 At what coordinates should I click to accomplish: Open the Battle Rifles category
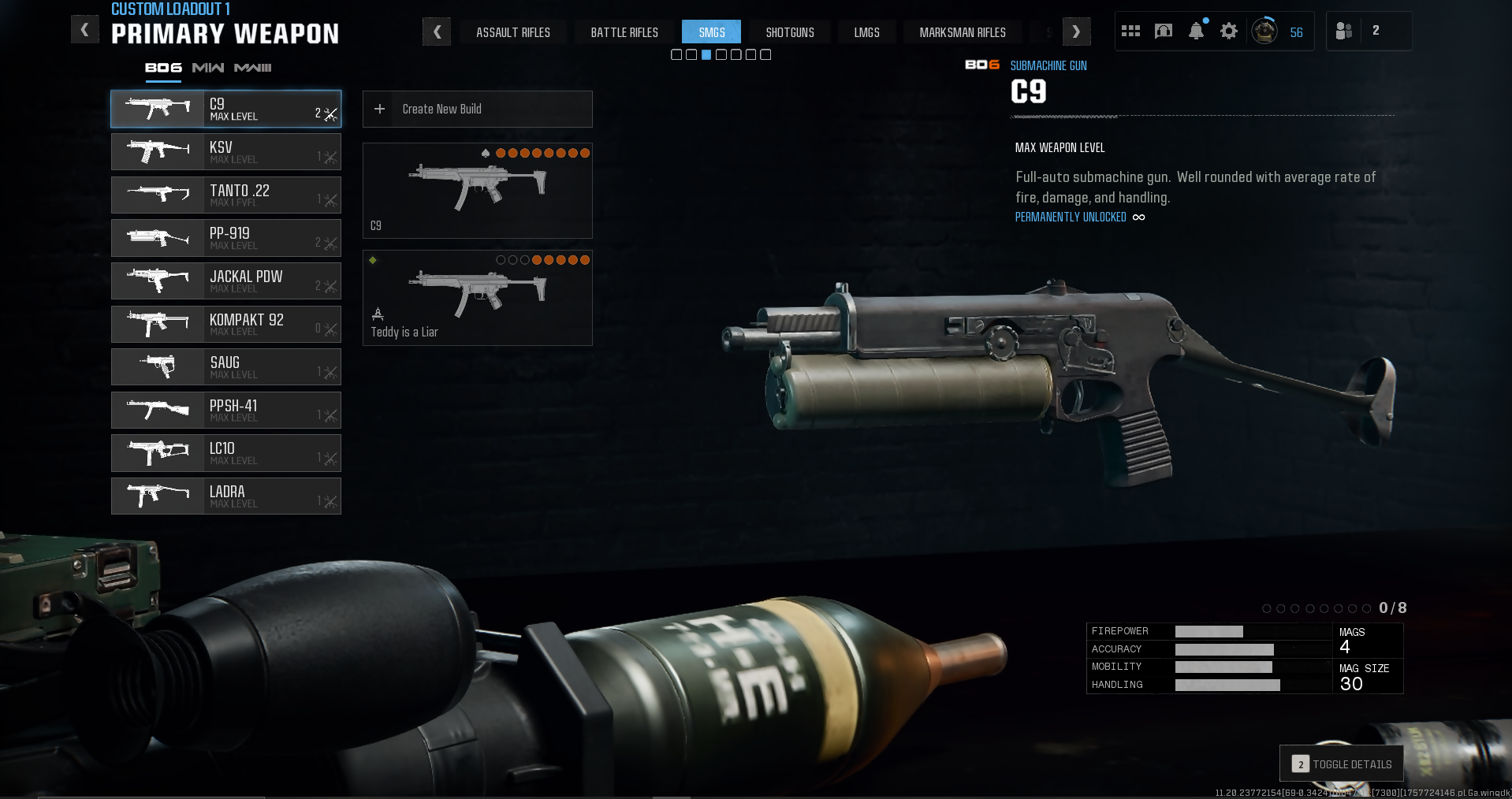pyautogui.click(x=624, y=32)
